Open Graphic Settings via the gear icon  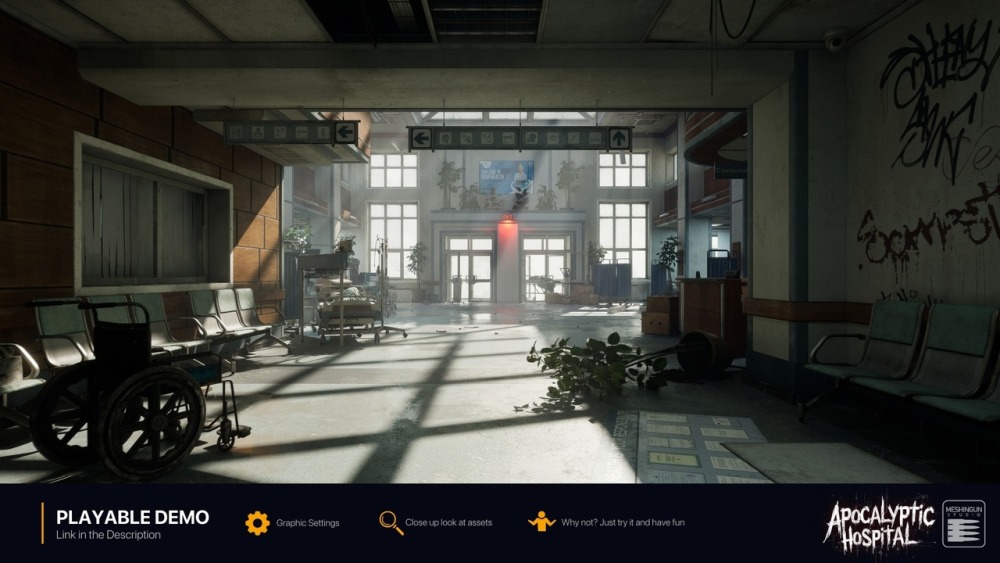pos(257,523)
